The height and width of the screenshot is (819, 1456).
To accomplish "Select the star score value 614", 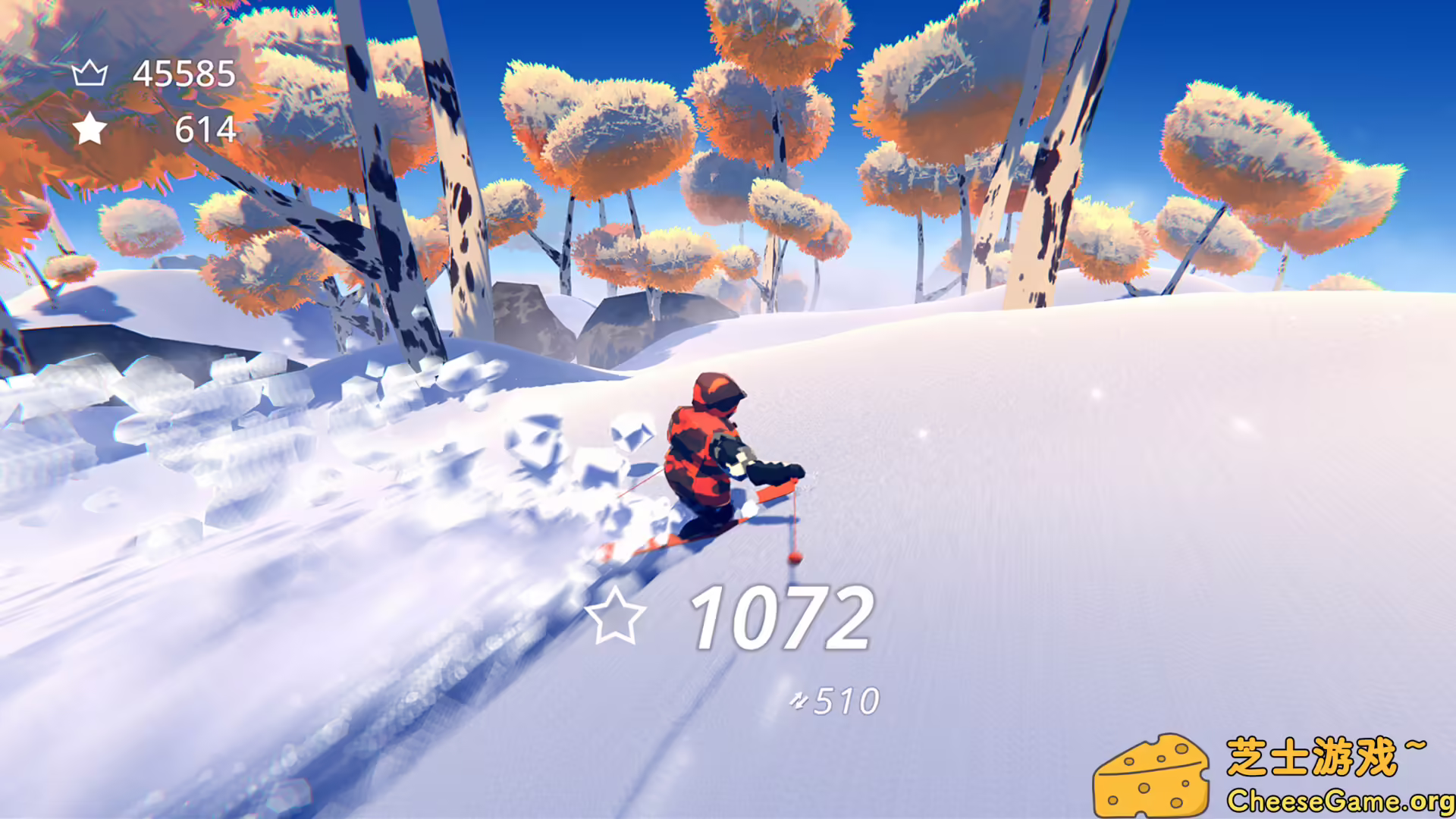I will [205, 127].
